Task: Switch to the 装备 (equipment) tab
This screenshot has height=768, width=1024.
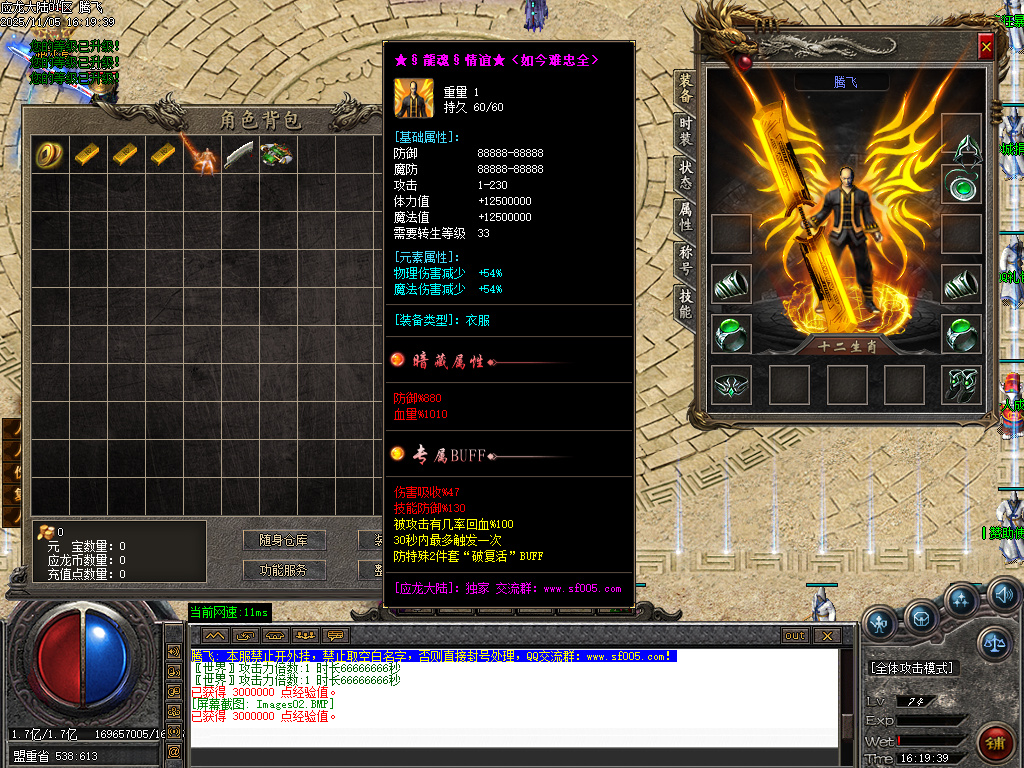Action: point(686,89)
